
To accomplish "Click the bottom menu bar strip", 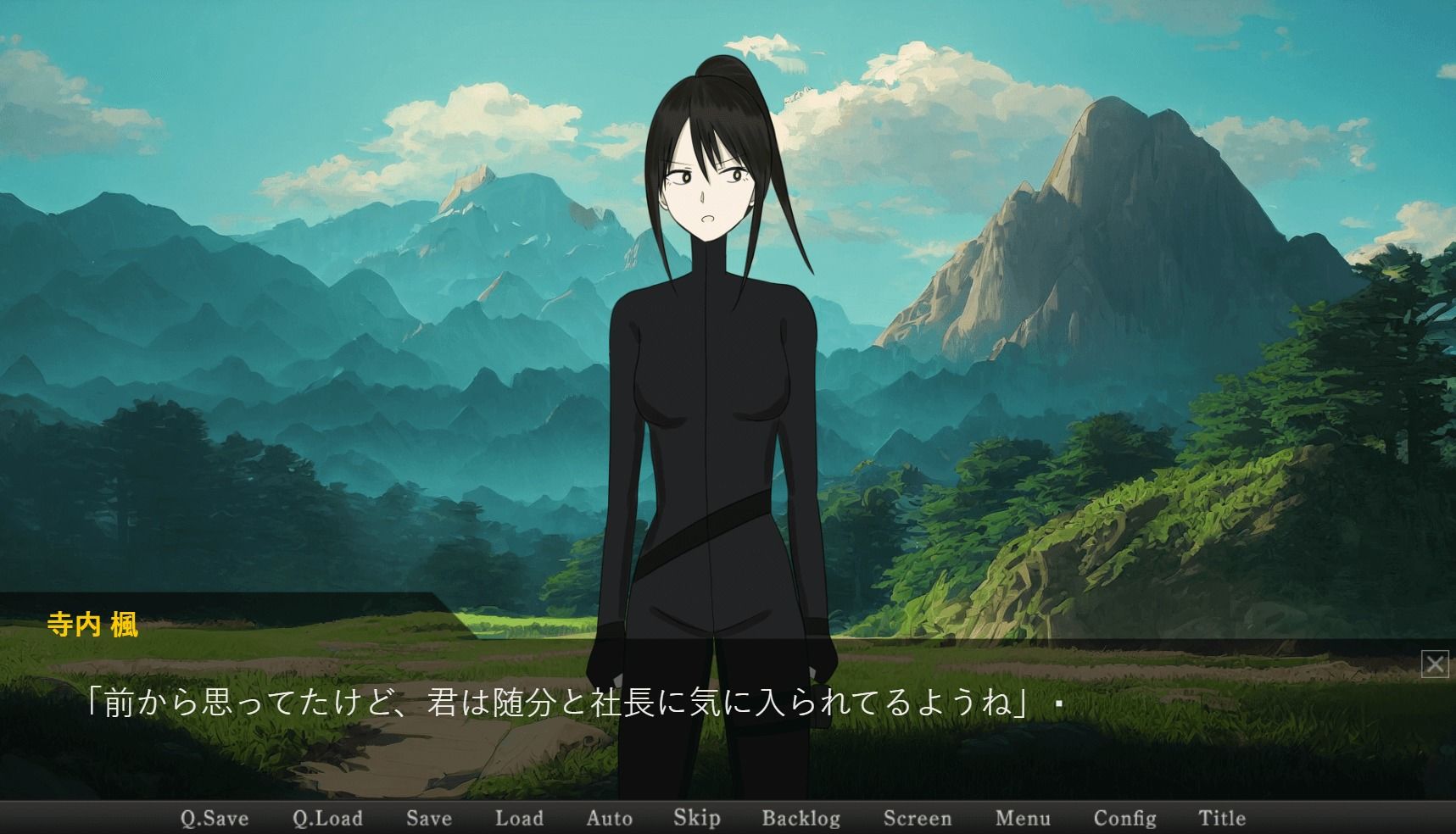I will [729, 819].
